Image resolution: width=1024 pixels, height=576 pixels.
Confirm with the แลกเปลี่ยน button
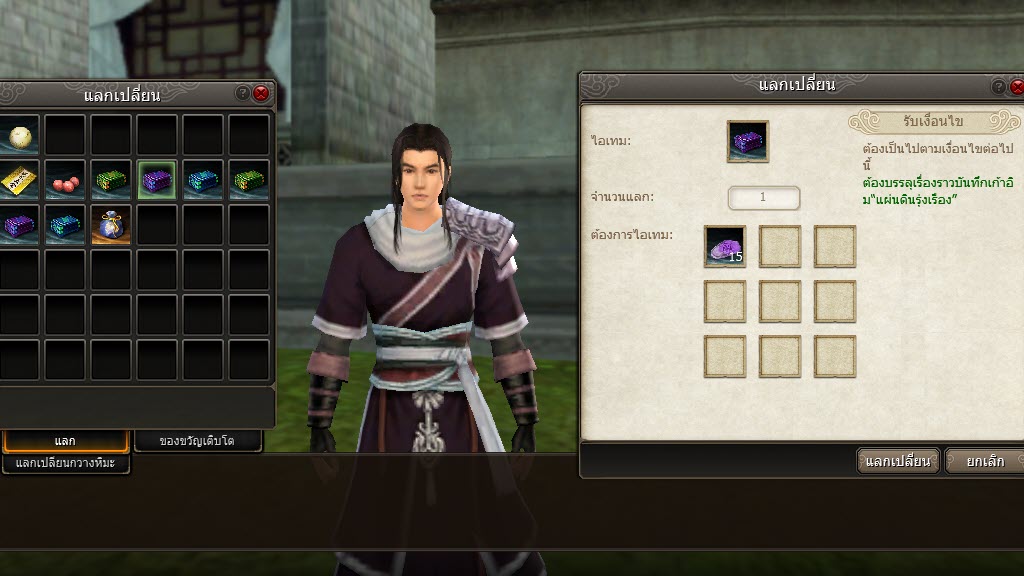click(x=898, y=461)
